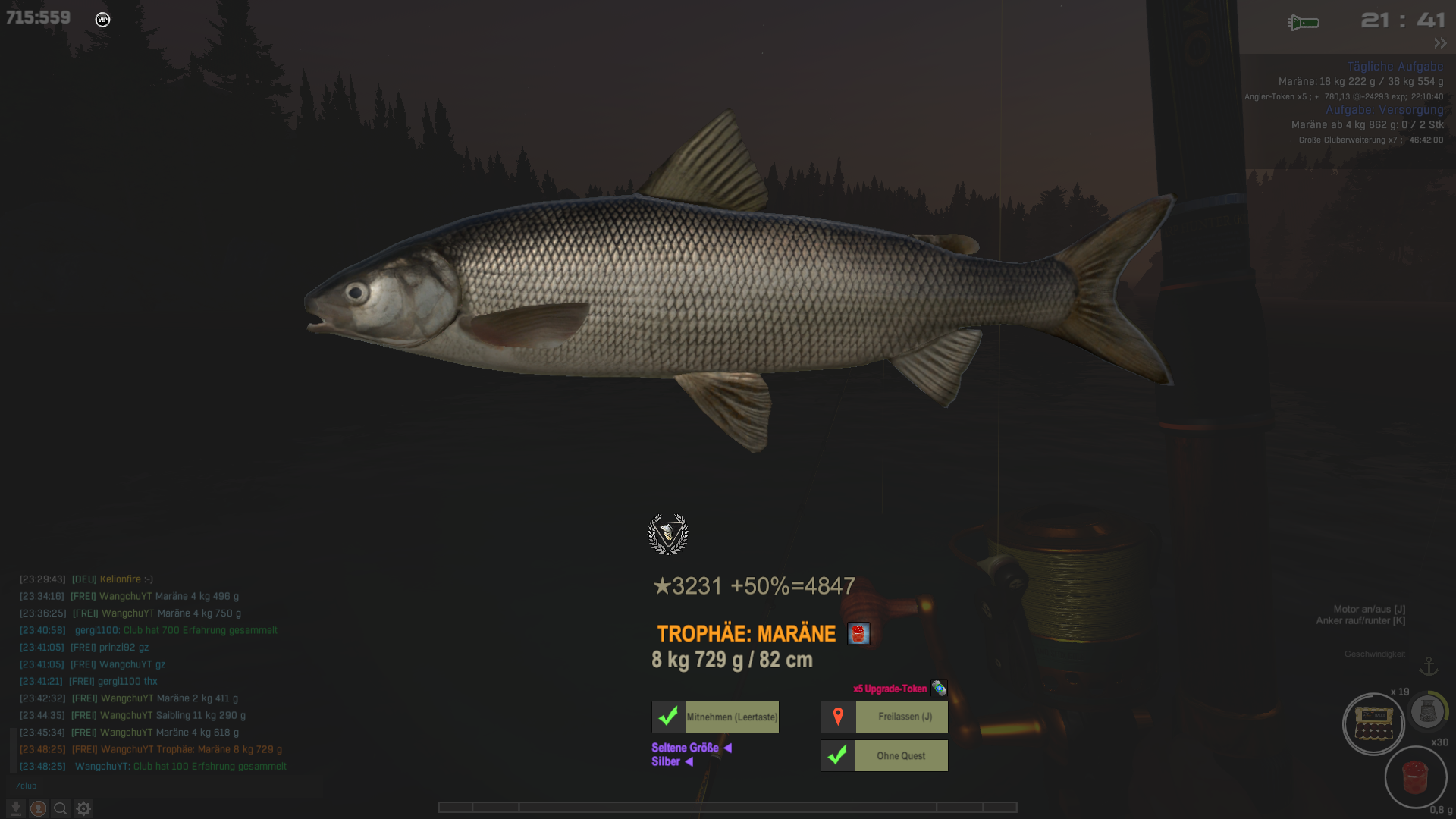
Task: Choose the Ohne Quest option
Action: pos(884,756)
